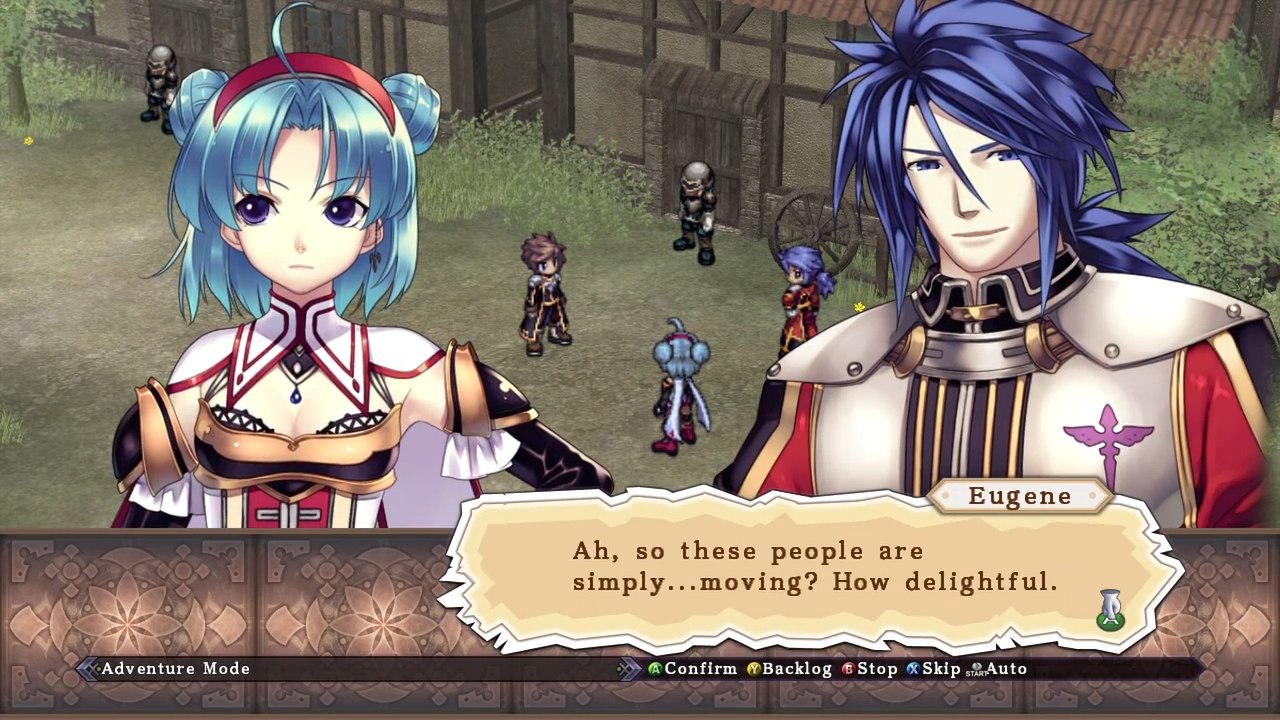Click the pointing-hand continue indicator
Viewport: 1280px width, 720px height.
[x=1110, y=610]
